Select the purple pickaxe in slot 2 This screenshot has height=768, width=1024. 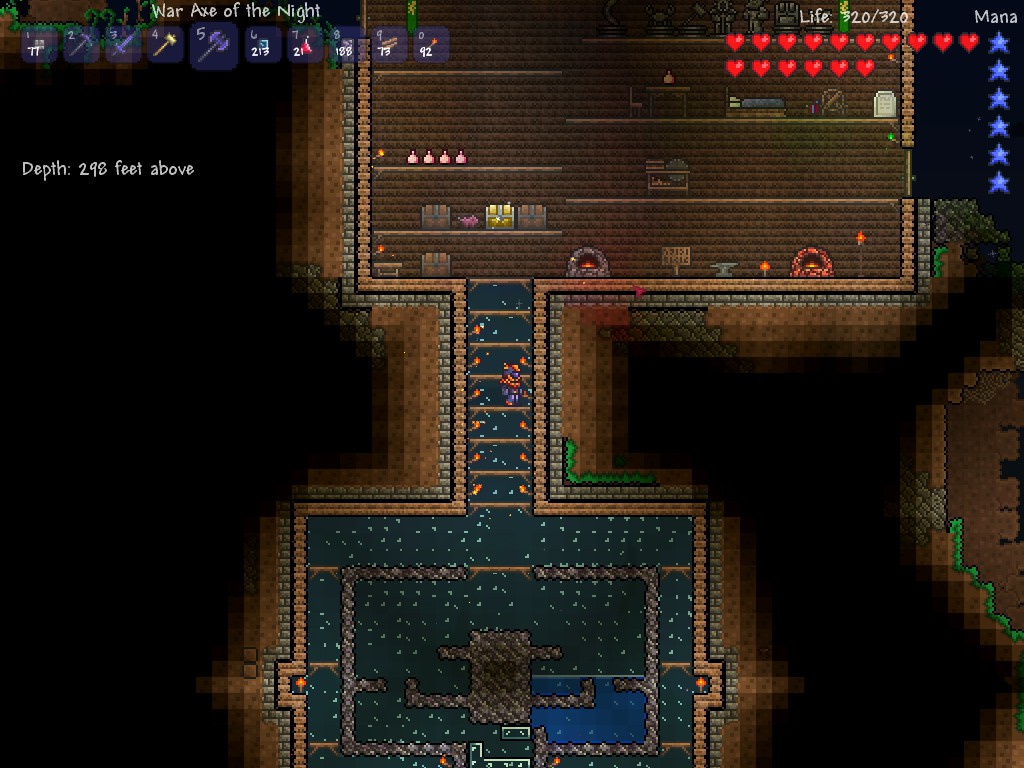(81, 46)
